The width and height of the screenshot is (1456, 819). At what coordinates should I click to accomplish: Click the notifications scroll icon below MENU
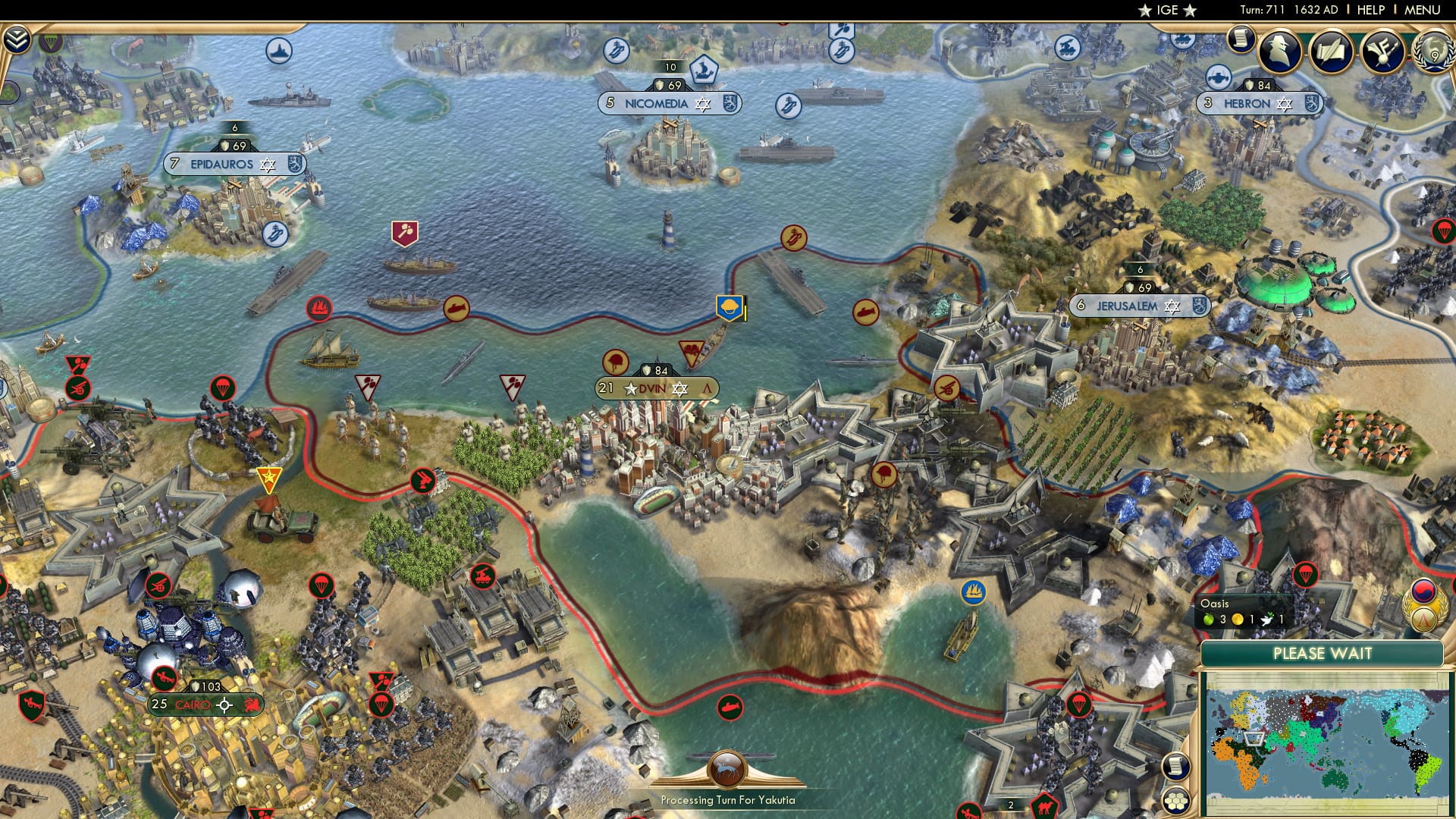pyautogui.click(x=1242, y=39)
